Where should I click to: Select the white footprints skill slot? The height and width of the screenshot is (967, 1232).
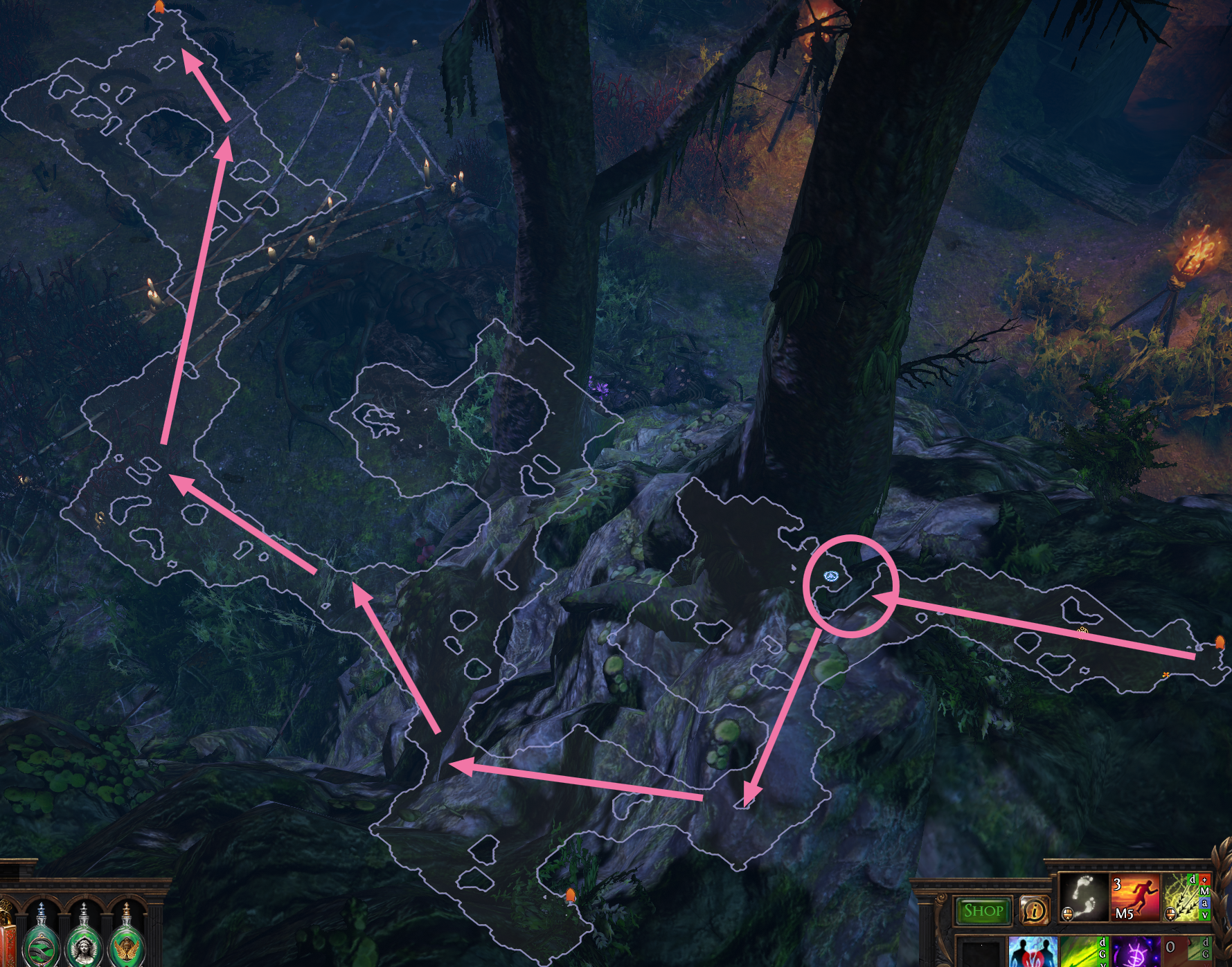(x=1084, y=897)
